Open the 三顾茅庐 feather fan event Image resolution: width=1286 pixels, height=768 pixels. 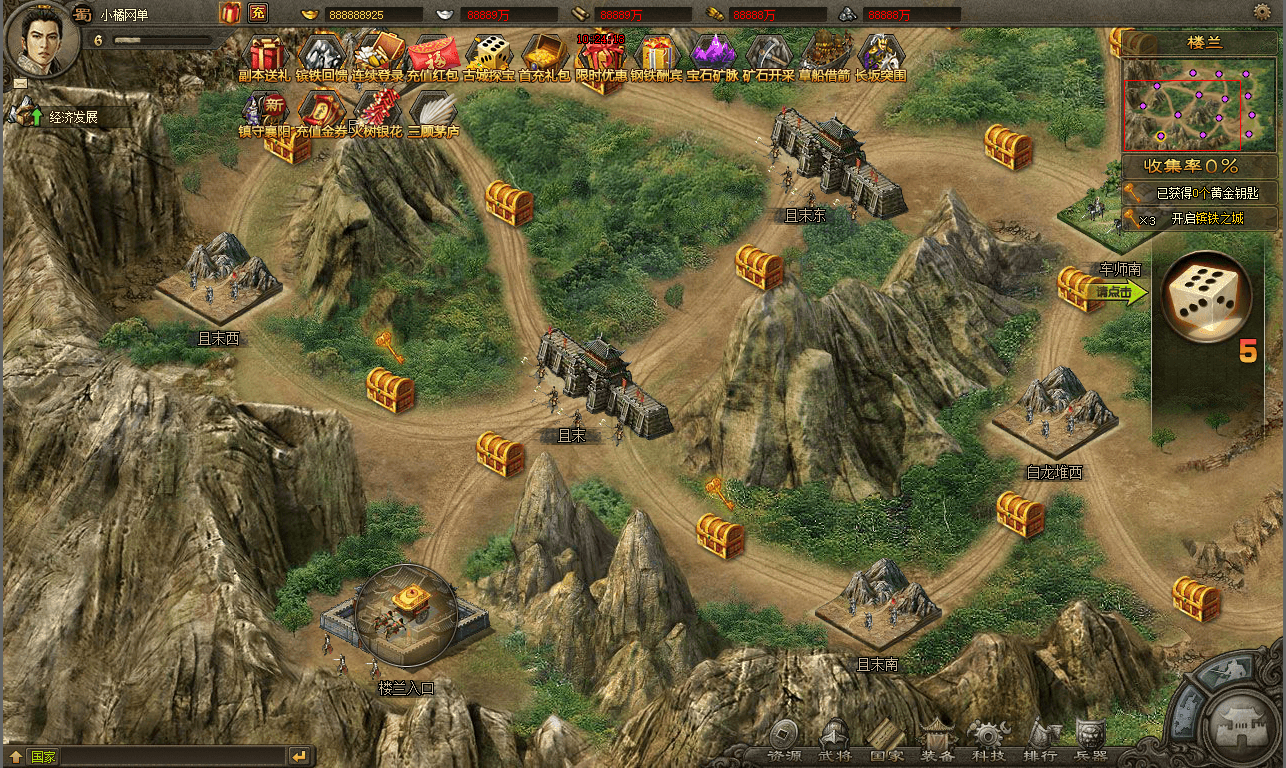click(x=433, y=110)
